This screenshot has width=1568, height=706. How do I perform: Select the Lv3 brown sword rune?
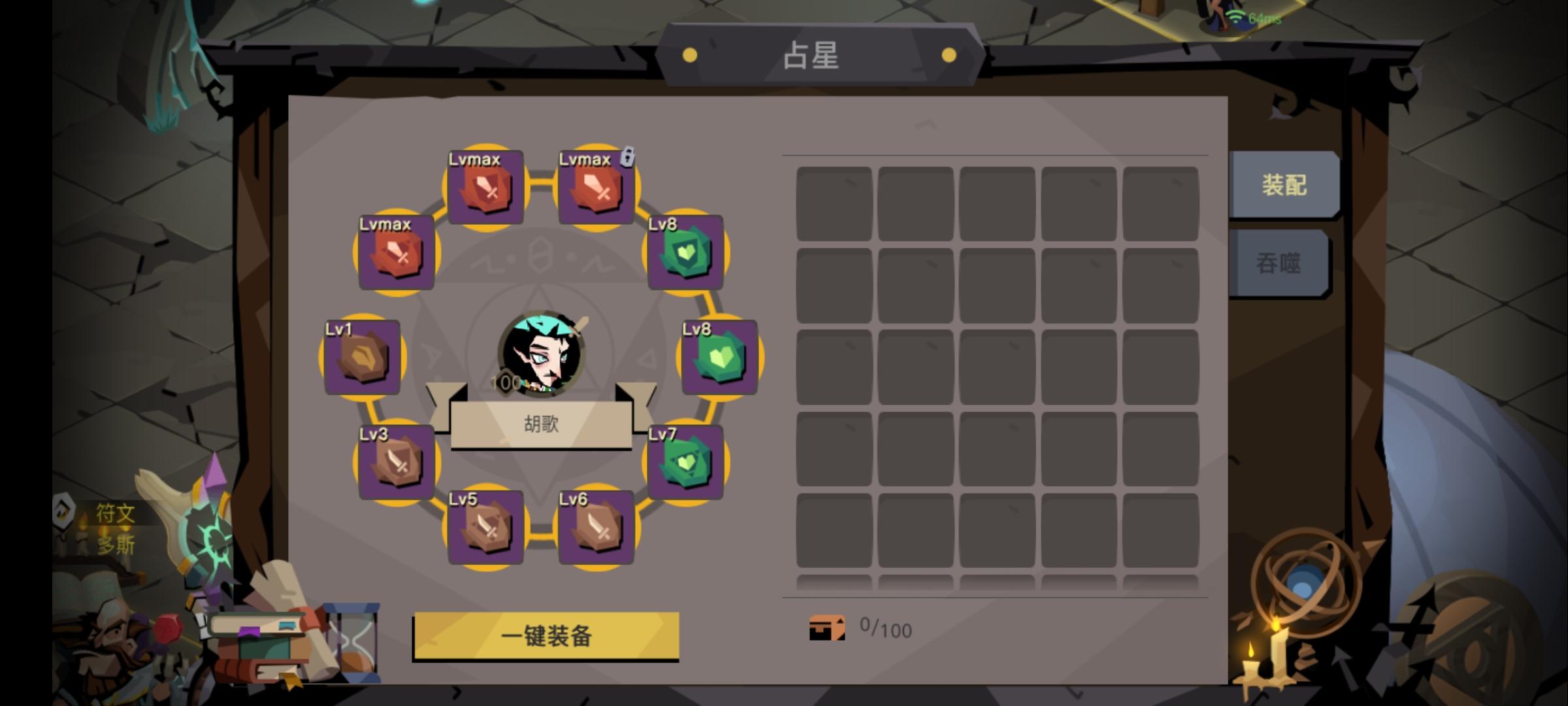coord(397,464)
